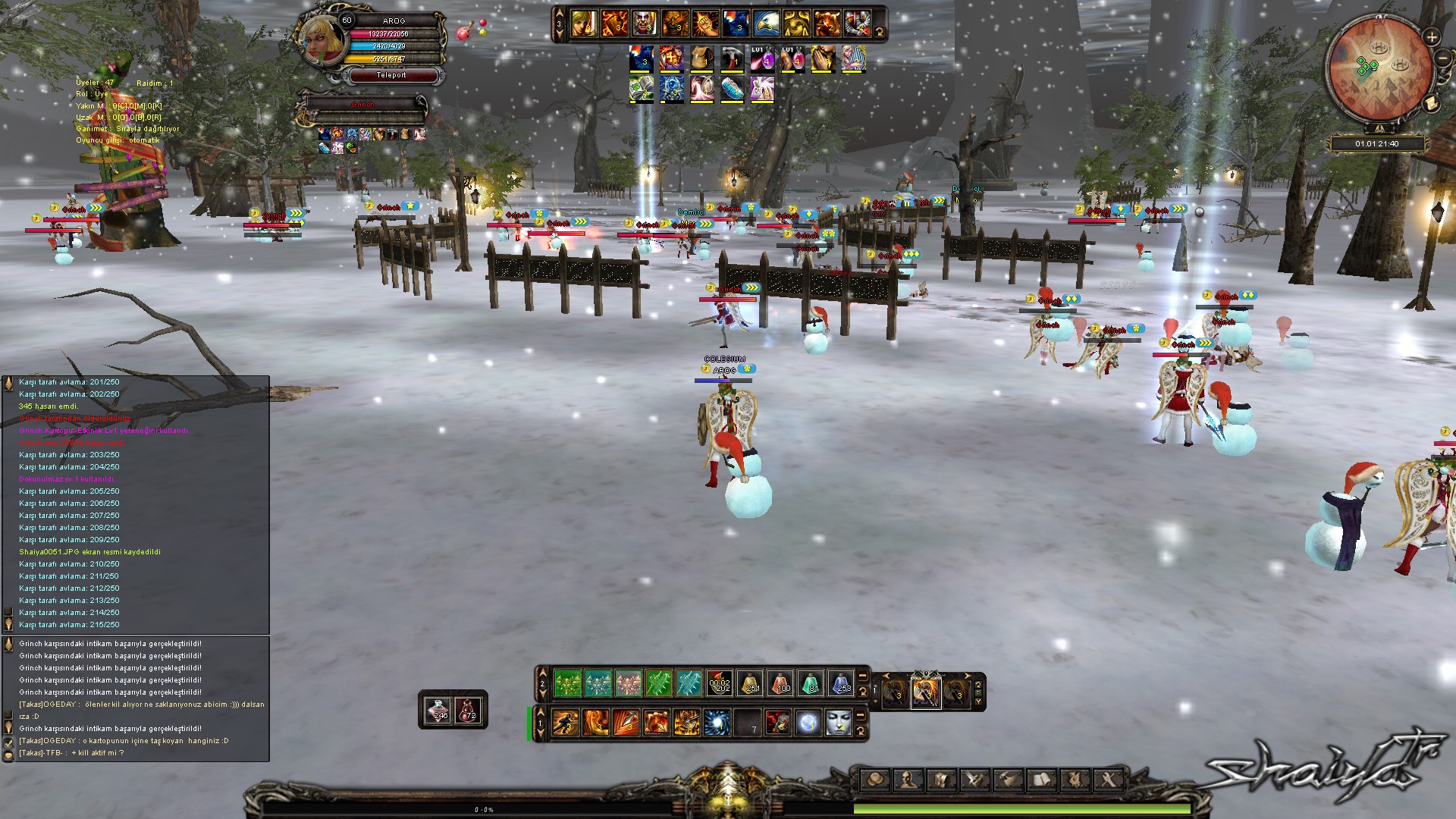Drink the green potion with 81 count
This screenshot has width=1456, height=819.
coord(811,683)
